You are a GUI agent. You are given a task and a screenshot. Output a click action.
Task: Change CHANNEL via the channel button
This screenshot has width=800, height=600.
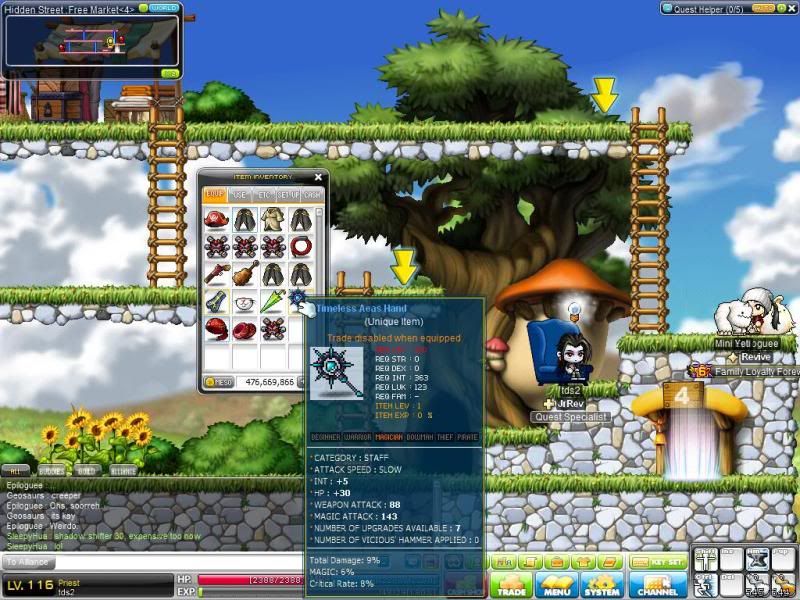(x=657, y=586)
